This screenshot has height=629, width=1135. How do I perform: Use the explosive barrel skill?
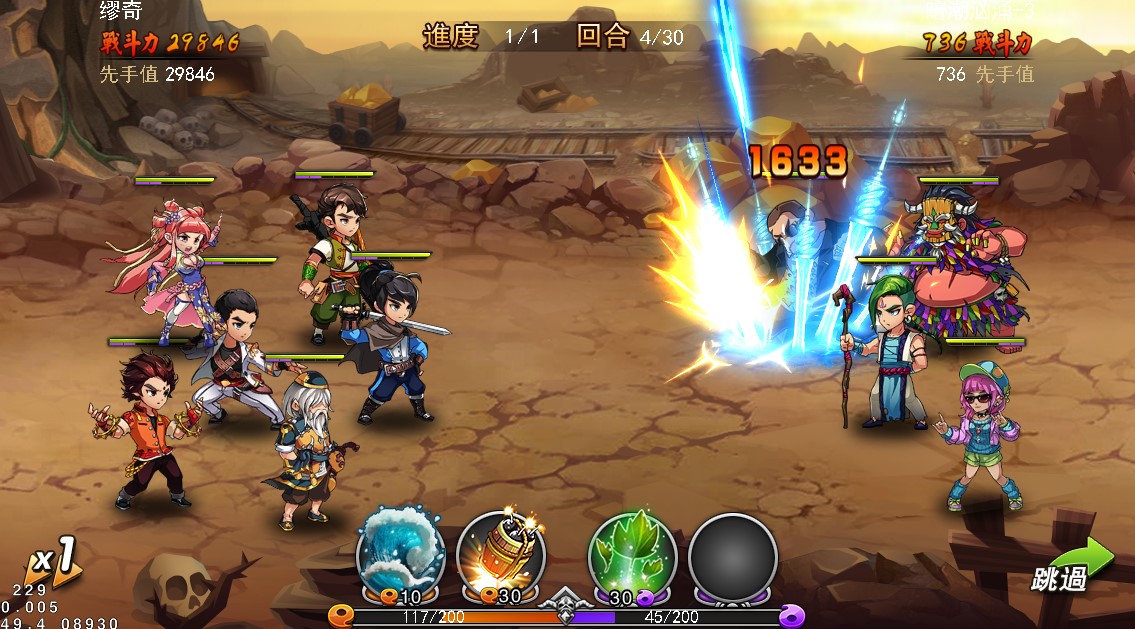click(501, 553)
